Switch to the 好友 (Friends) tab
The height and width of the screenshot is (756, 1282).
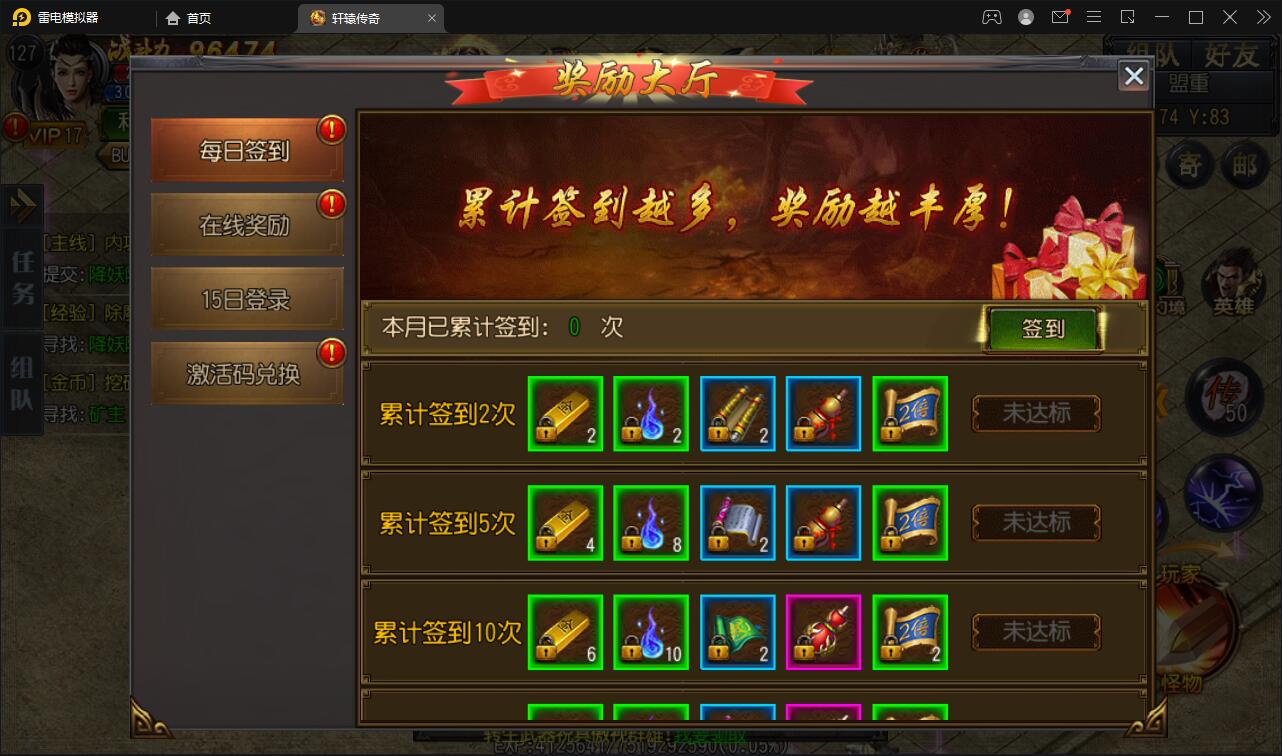coord(1232,57)
